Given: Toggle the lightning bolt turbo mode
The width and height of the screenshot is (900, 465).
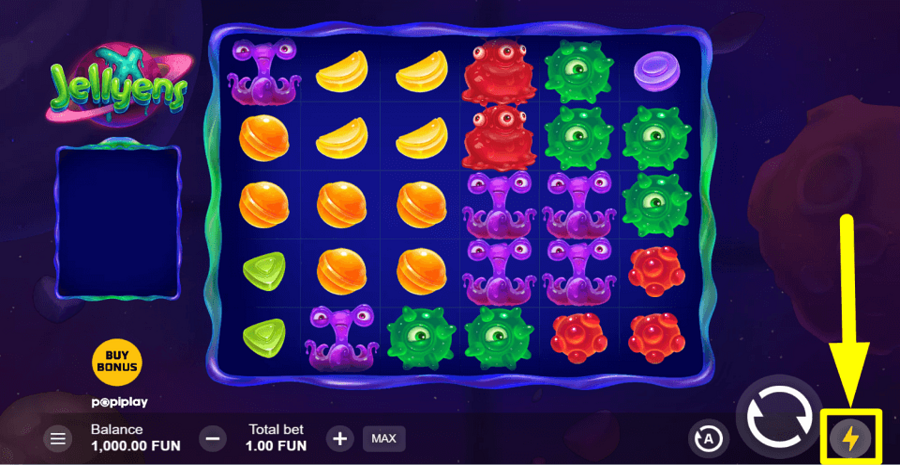Looking at the screenshot, I should click(x=852, y=438).
